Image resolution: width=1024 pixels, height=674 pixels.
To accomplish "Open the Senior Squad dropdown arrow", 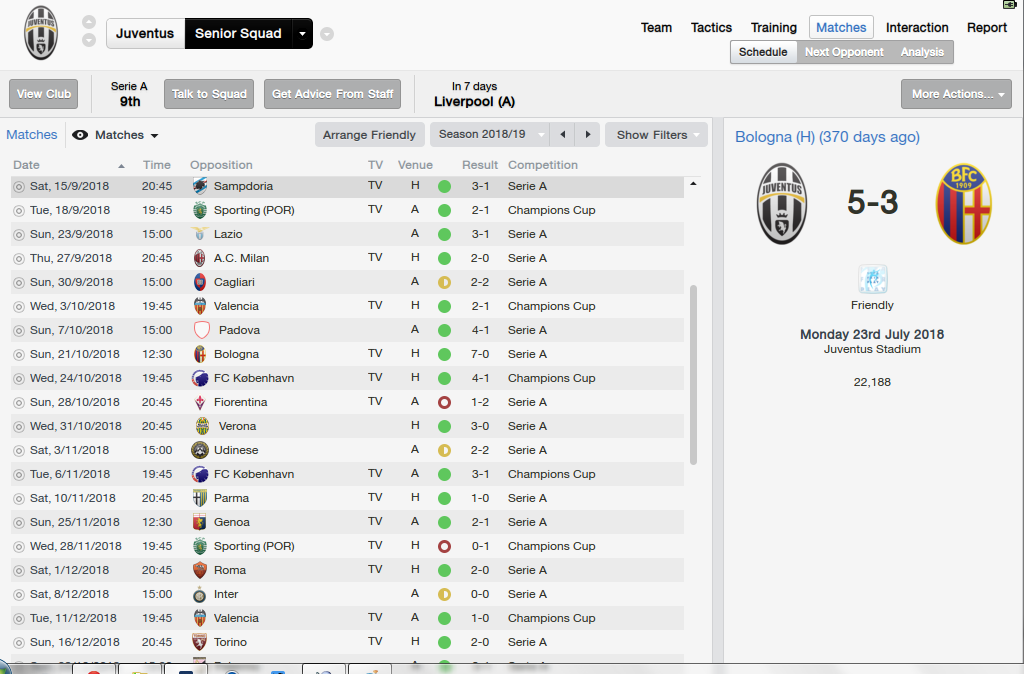I will (x=302, y=34).
